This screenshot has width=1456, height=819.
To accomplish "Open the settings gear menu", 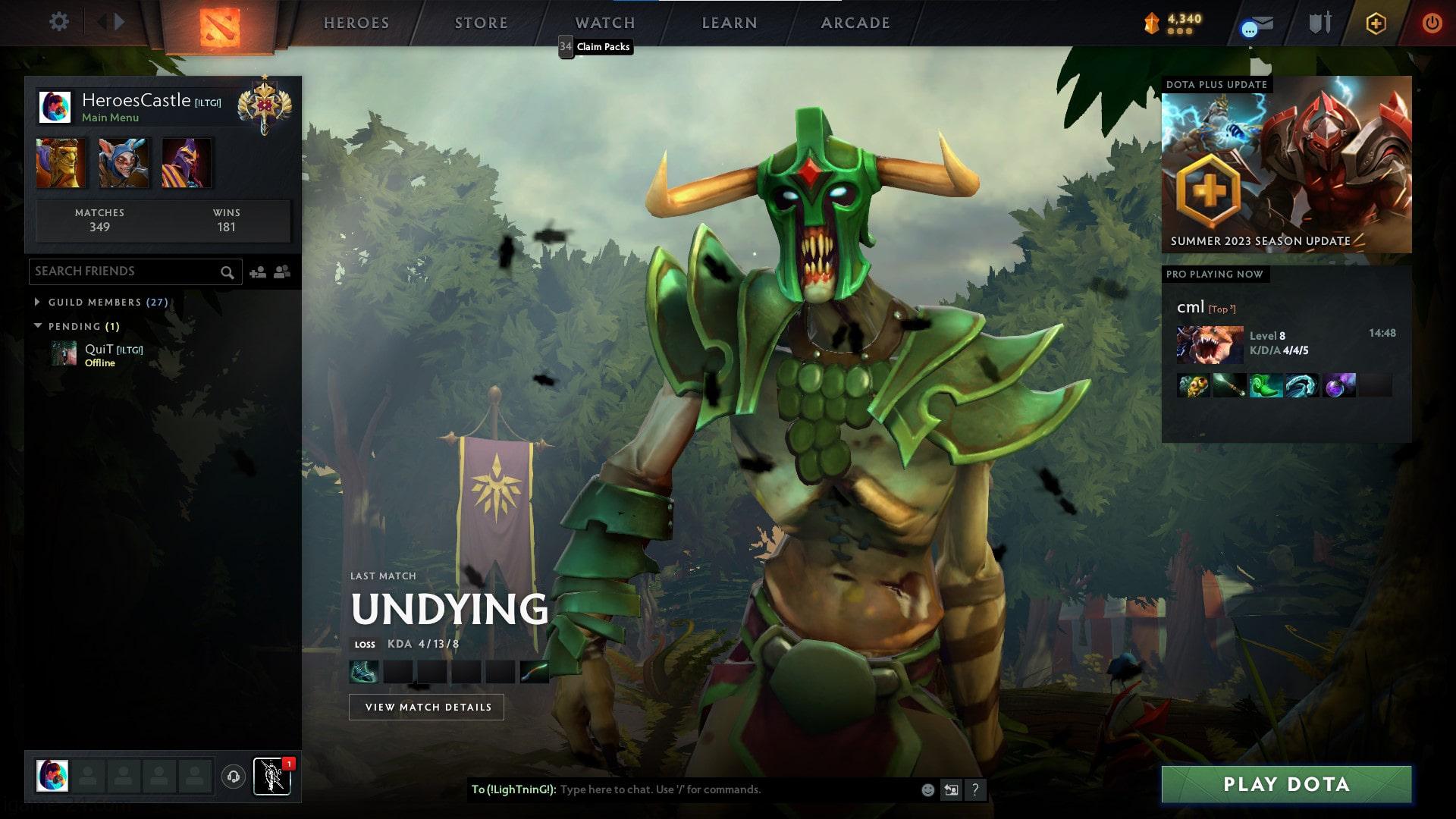I will [58, 21].
